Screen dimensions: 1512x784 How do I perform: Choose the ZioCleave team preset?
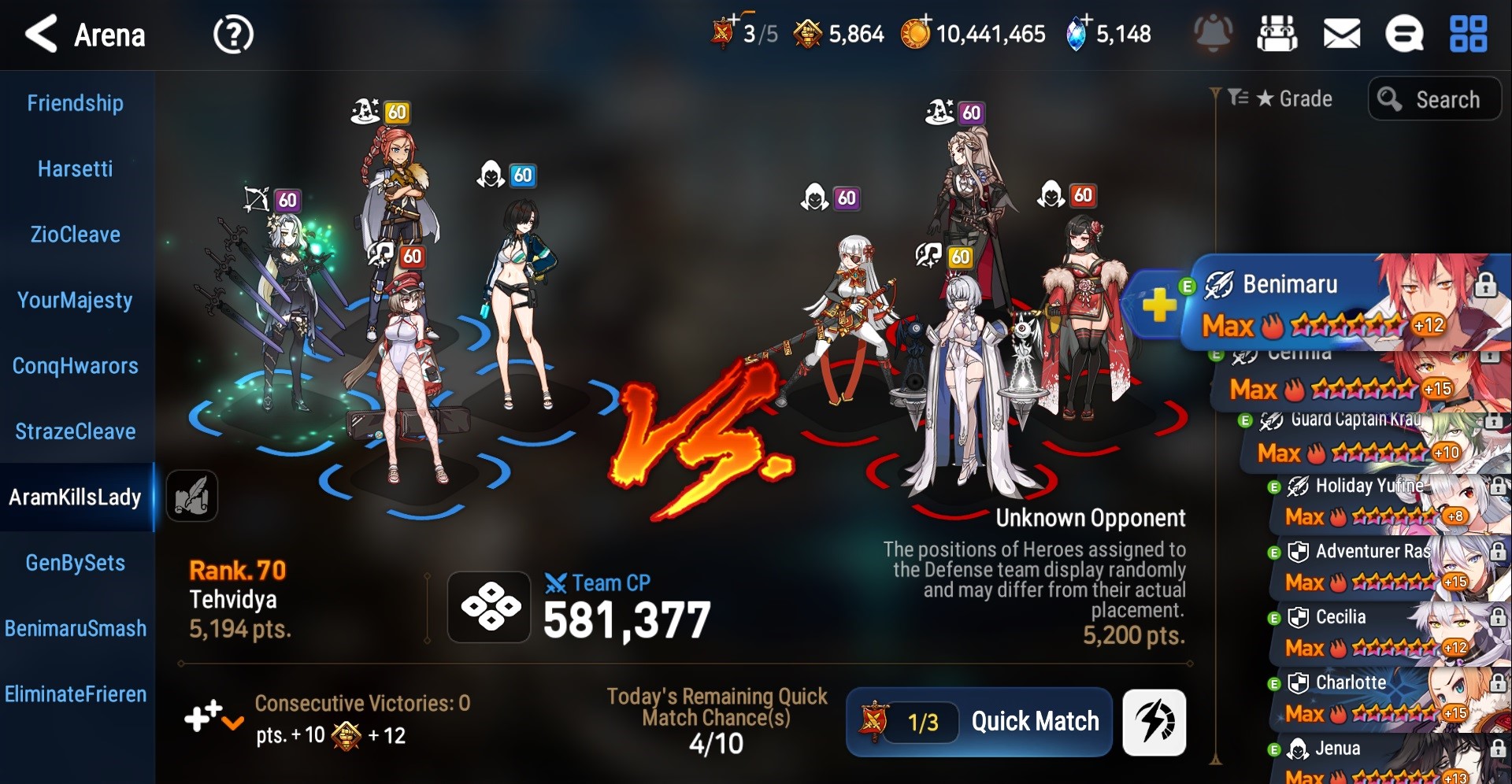[76, 235]
